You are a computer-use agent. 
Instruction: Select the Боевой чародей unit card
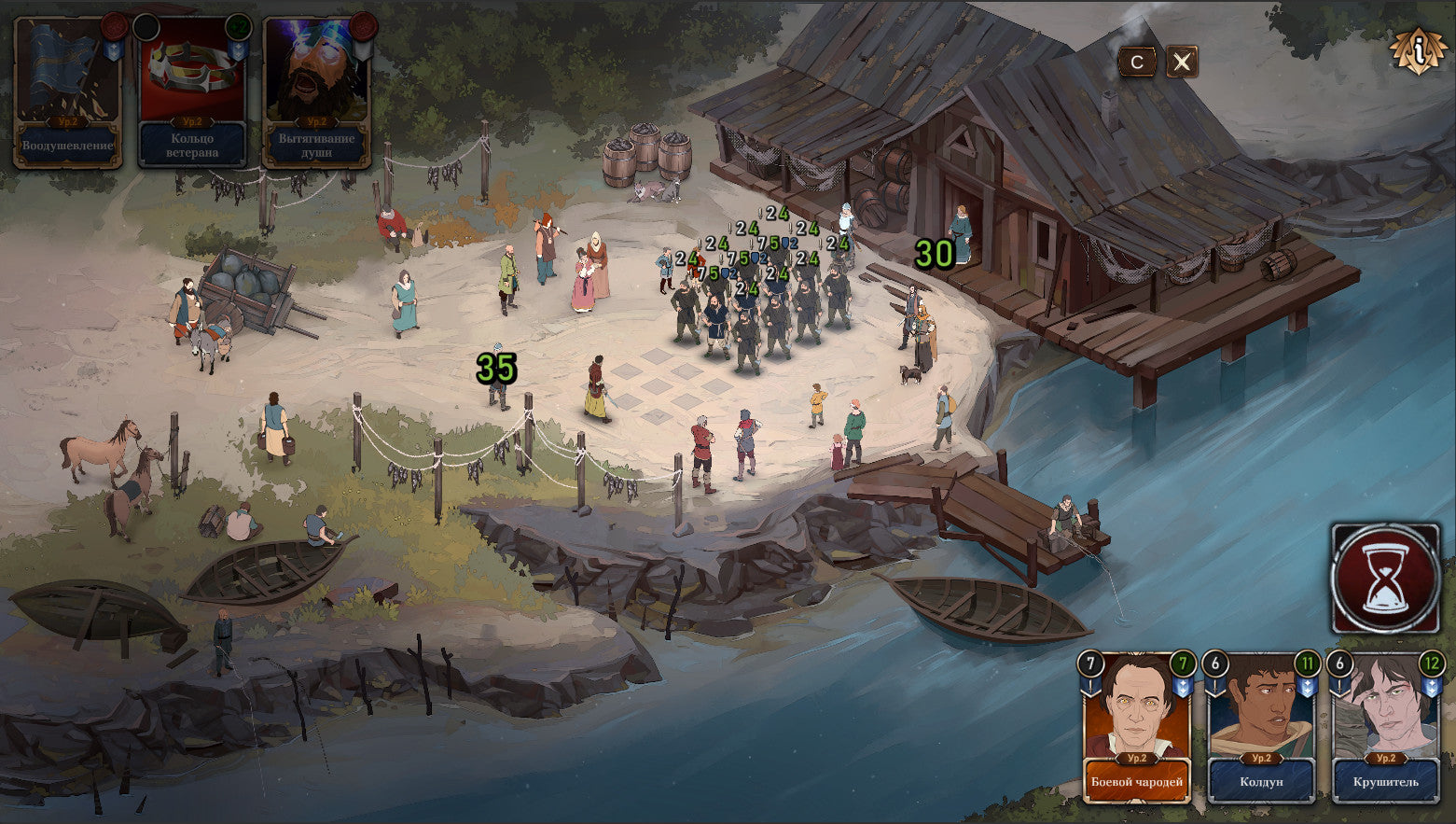point(1137,728)
